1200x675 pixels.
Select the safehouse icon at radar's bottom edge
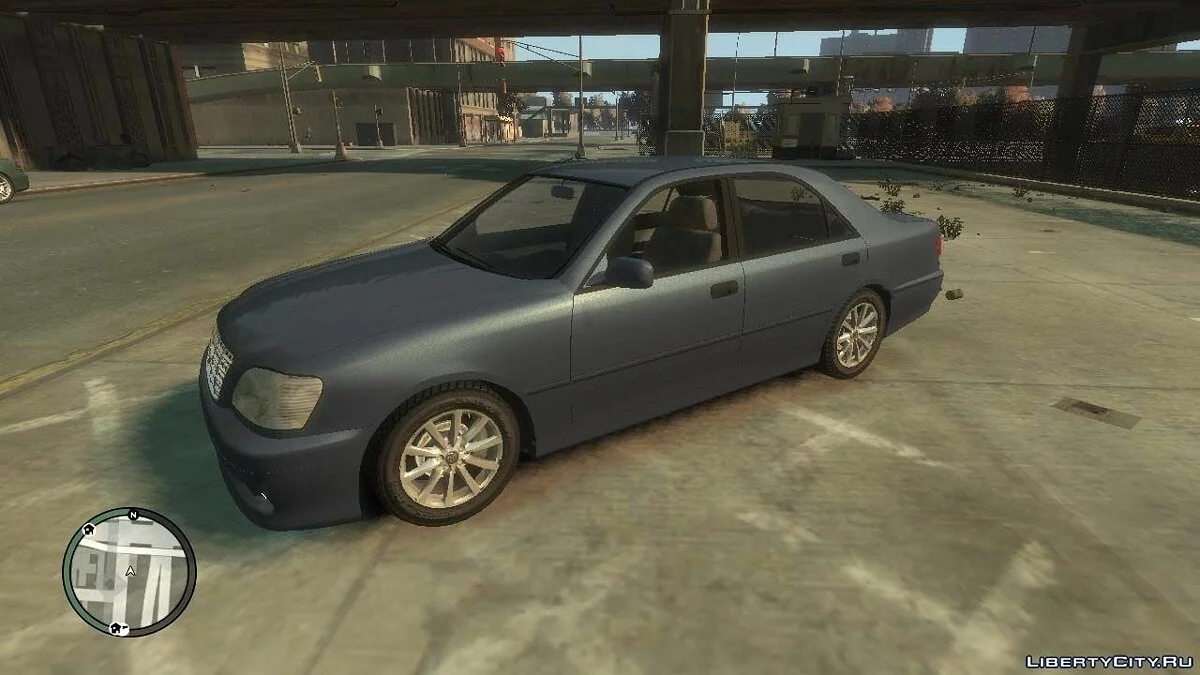[x=117, y=628]
